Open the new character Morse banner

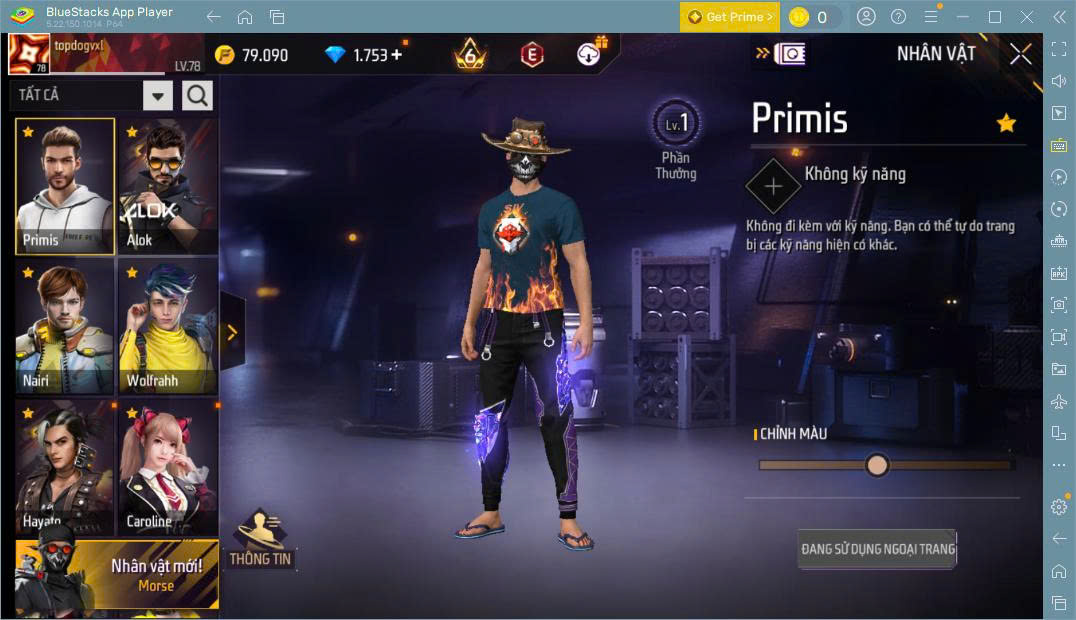coord(117,574)
